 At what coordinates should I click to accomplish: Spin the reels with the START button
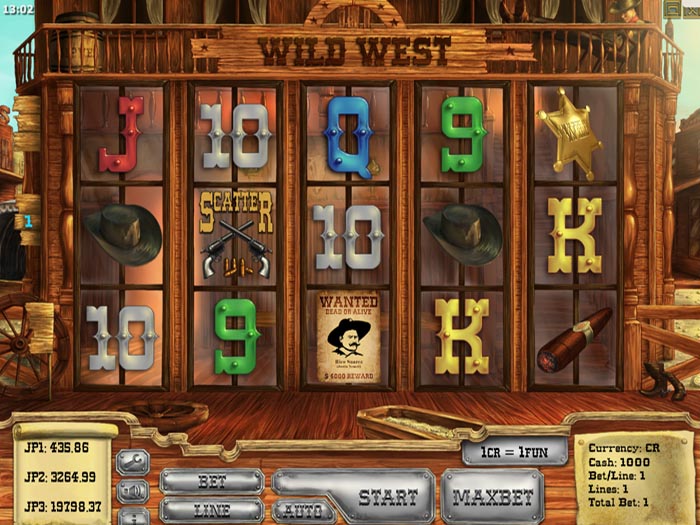click(x=385, y=496)
